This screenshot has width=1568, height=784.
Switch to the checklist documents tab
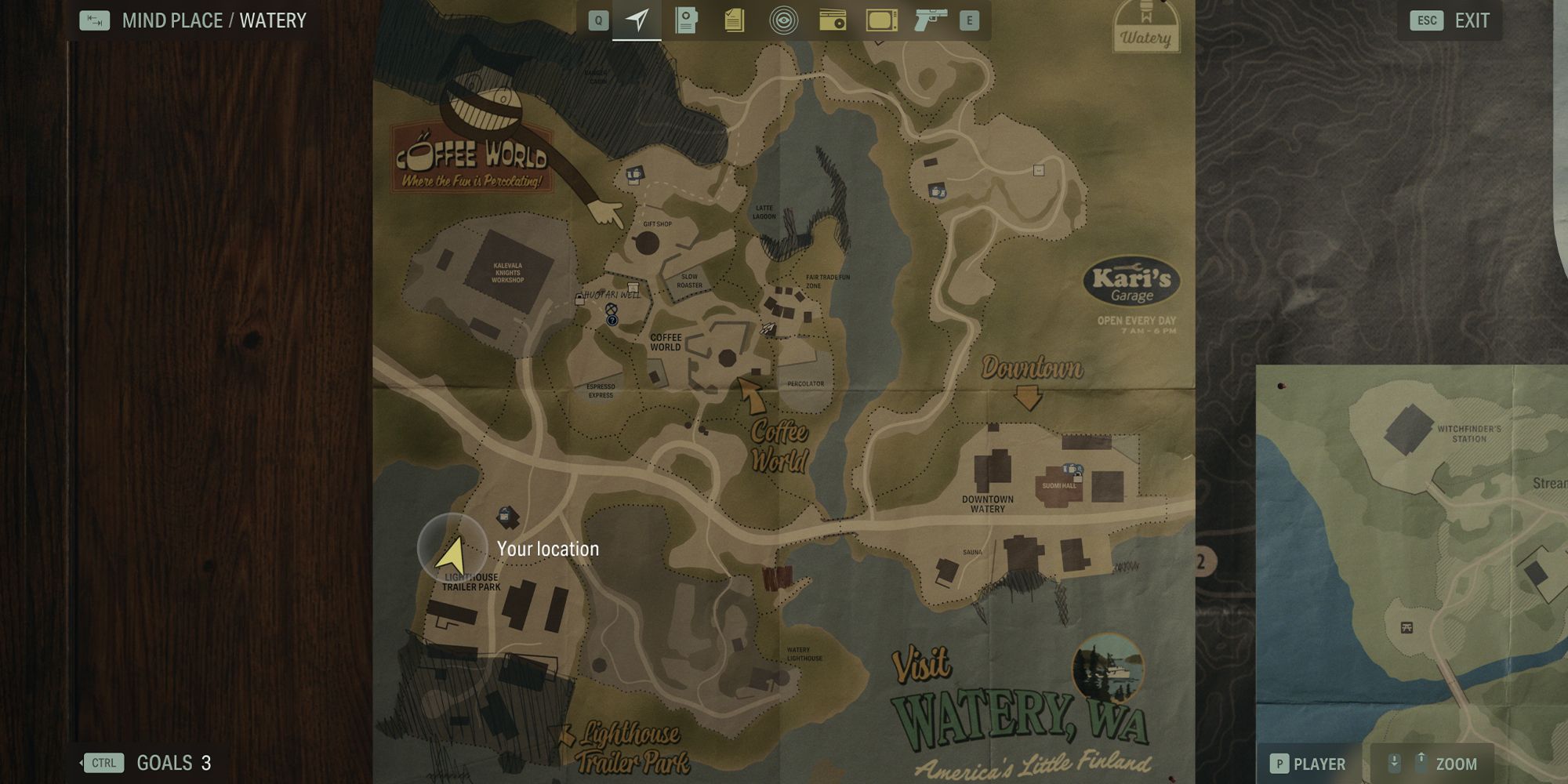734,20
